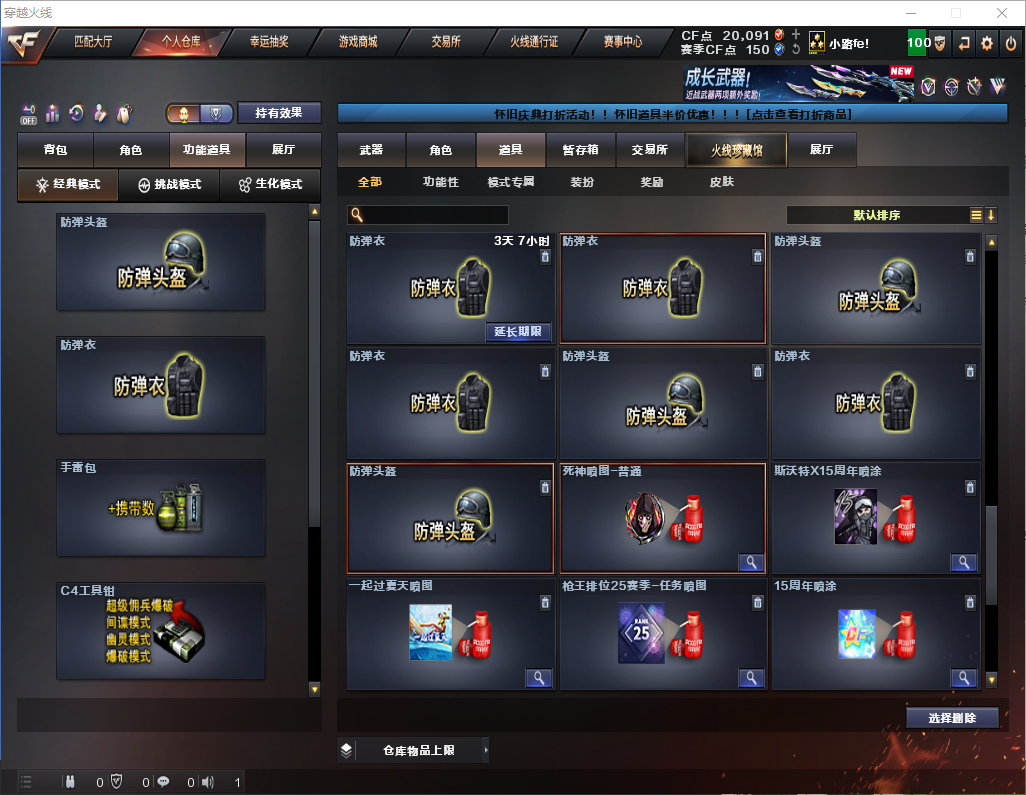This screenshot has width=1026, height=795.
Task: Switch to the 挑战模式 tab
Action: pos(170,185)
